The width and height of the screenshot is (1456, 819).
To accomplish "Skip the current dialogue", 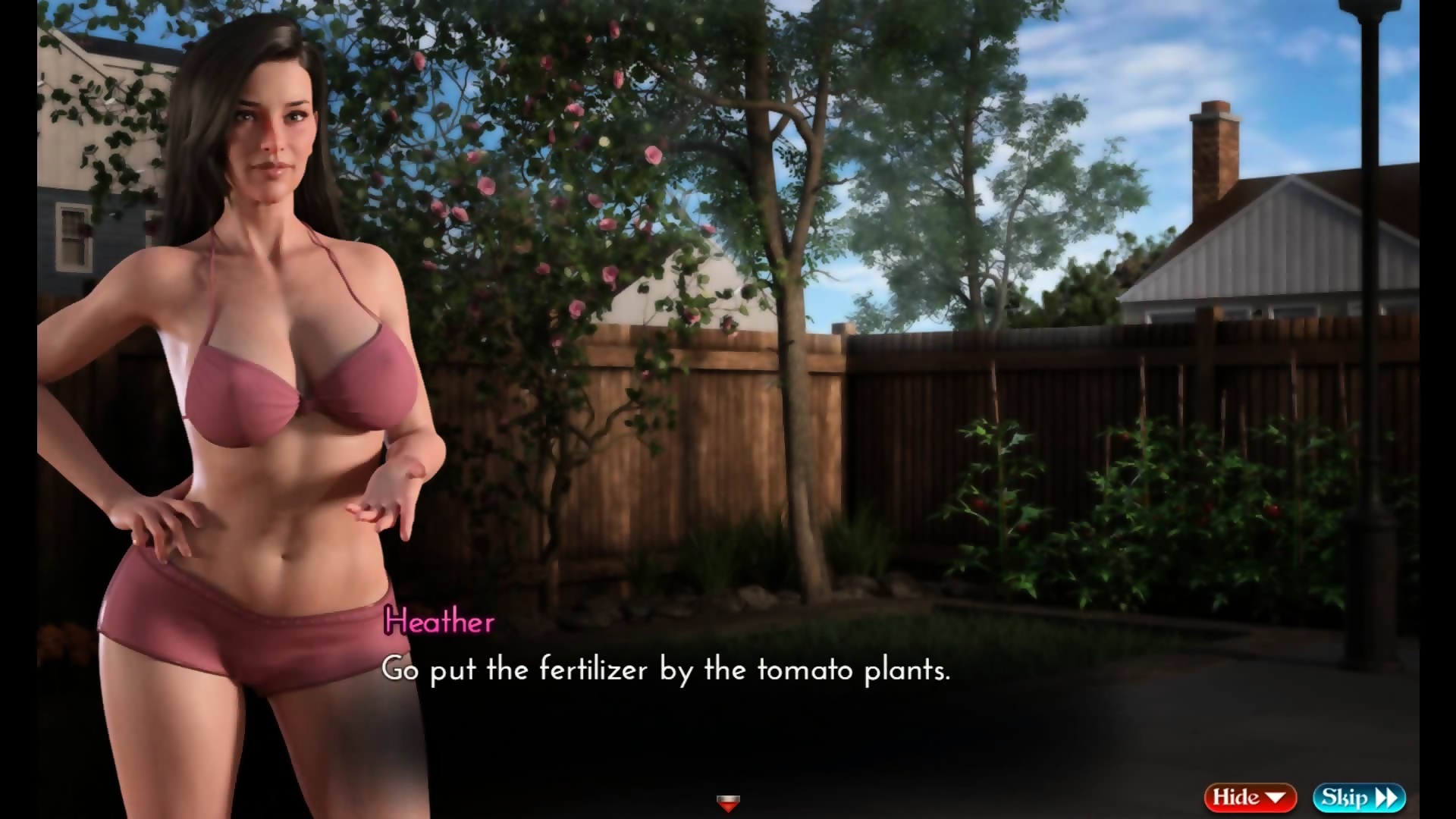I will 1359,797.
